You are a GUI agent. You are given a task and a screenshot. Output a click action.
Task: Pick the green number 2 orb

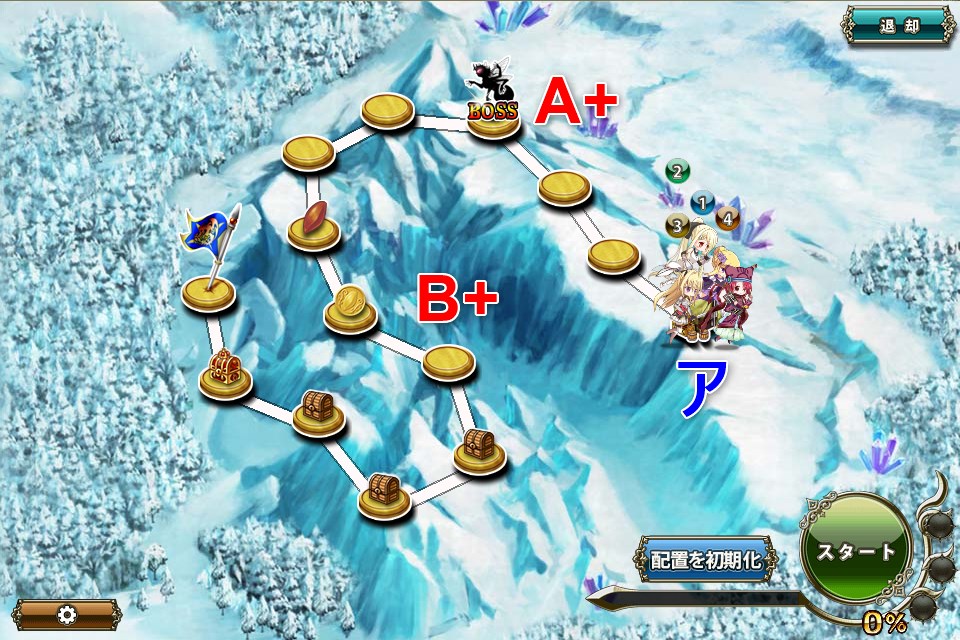[x=677, y=171]
